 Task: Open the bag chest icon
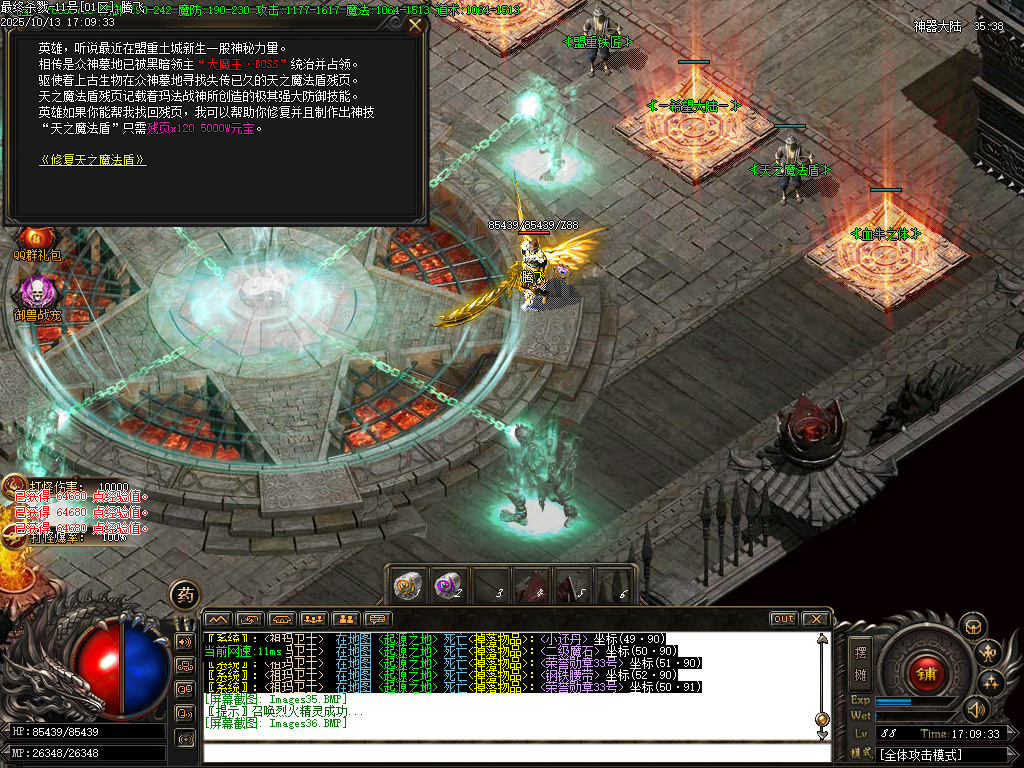[x=972, y=626]
